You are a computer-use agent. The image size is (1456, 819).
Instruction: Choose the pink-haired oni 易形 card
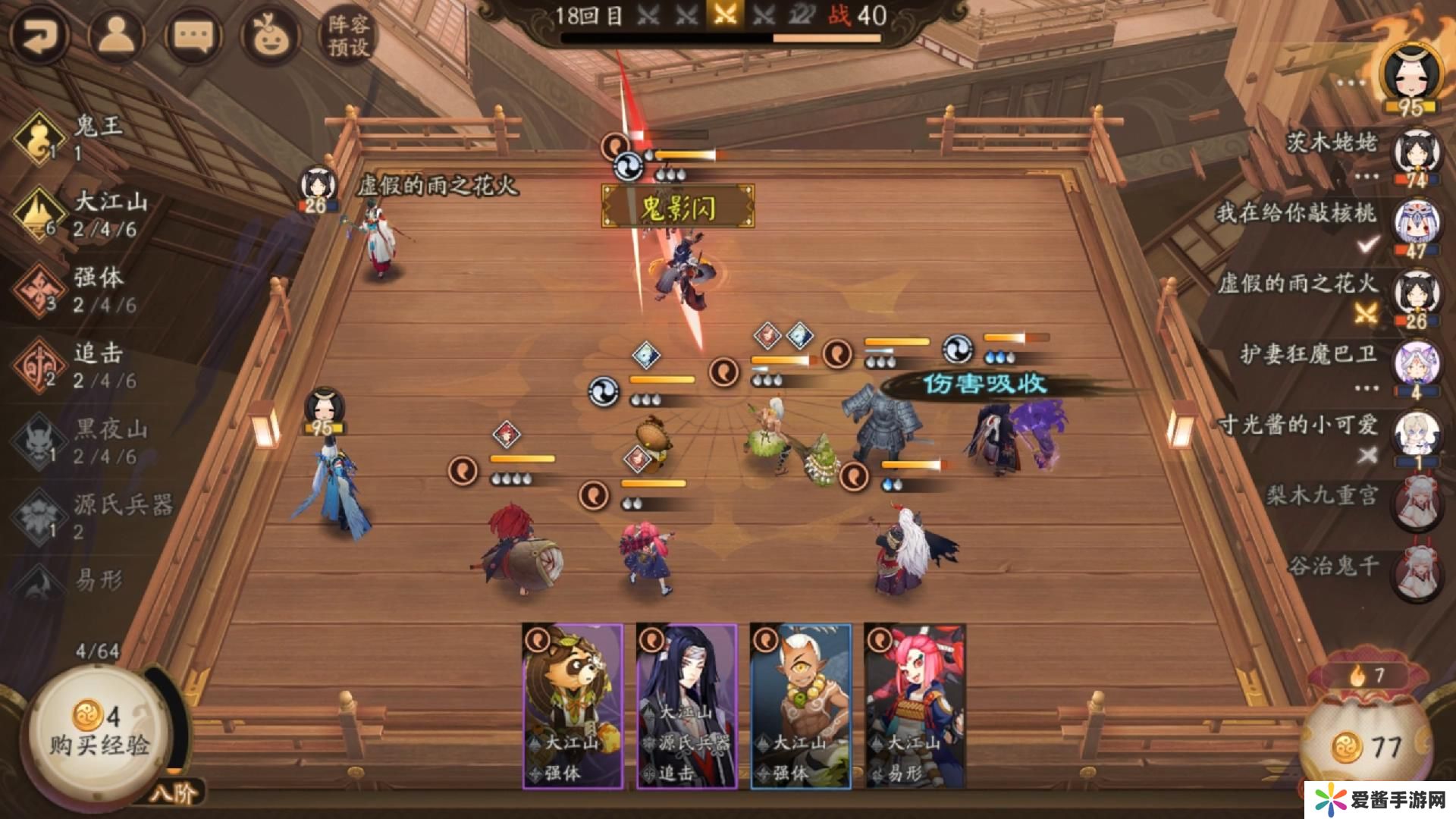[915, 706]
